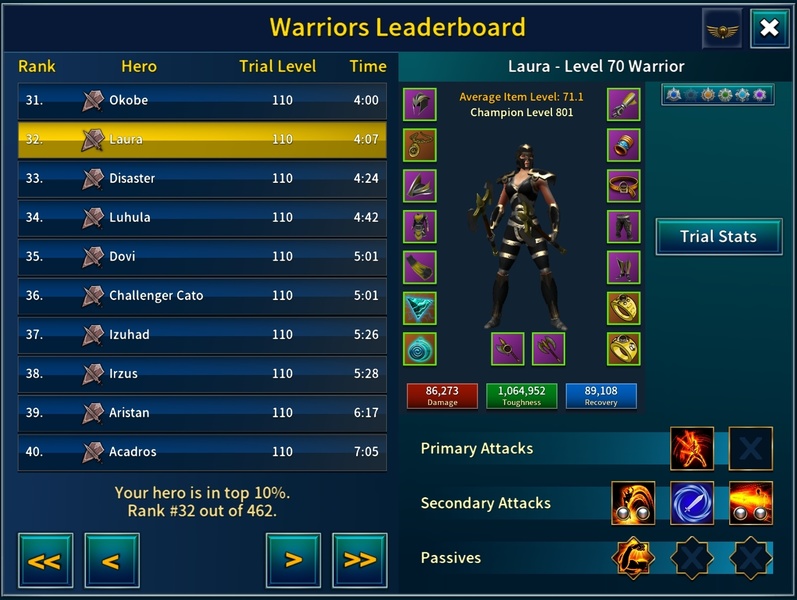This screenshot has width=797, height=600.
Task: Inspect Laura's helmet equipment slot
Action: click(420, 104)
